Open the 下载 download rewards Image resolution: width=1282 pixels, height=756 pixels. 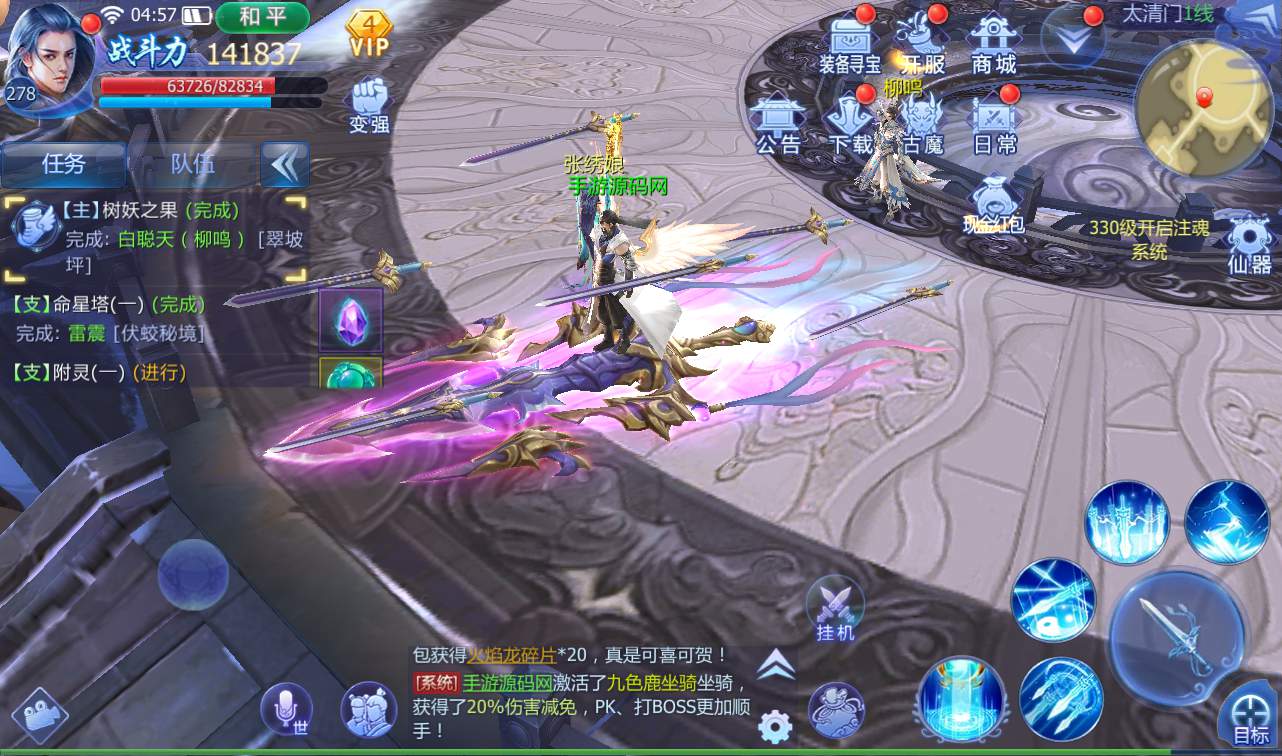(850, 125)
